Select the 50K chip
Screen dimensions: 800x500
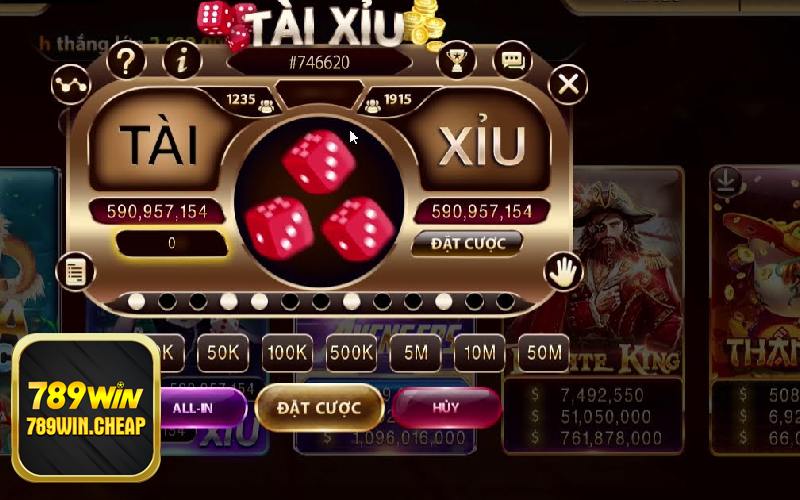(223, 352)
